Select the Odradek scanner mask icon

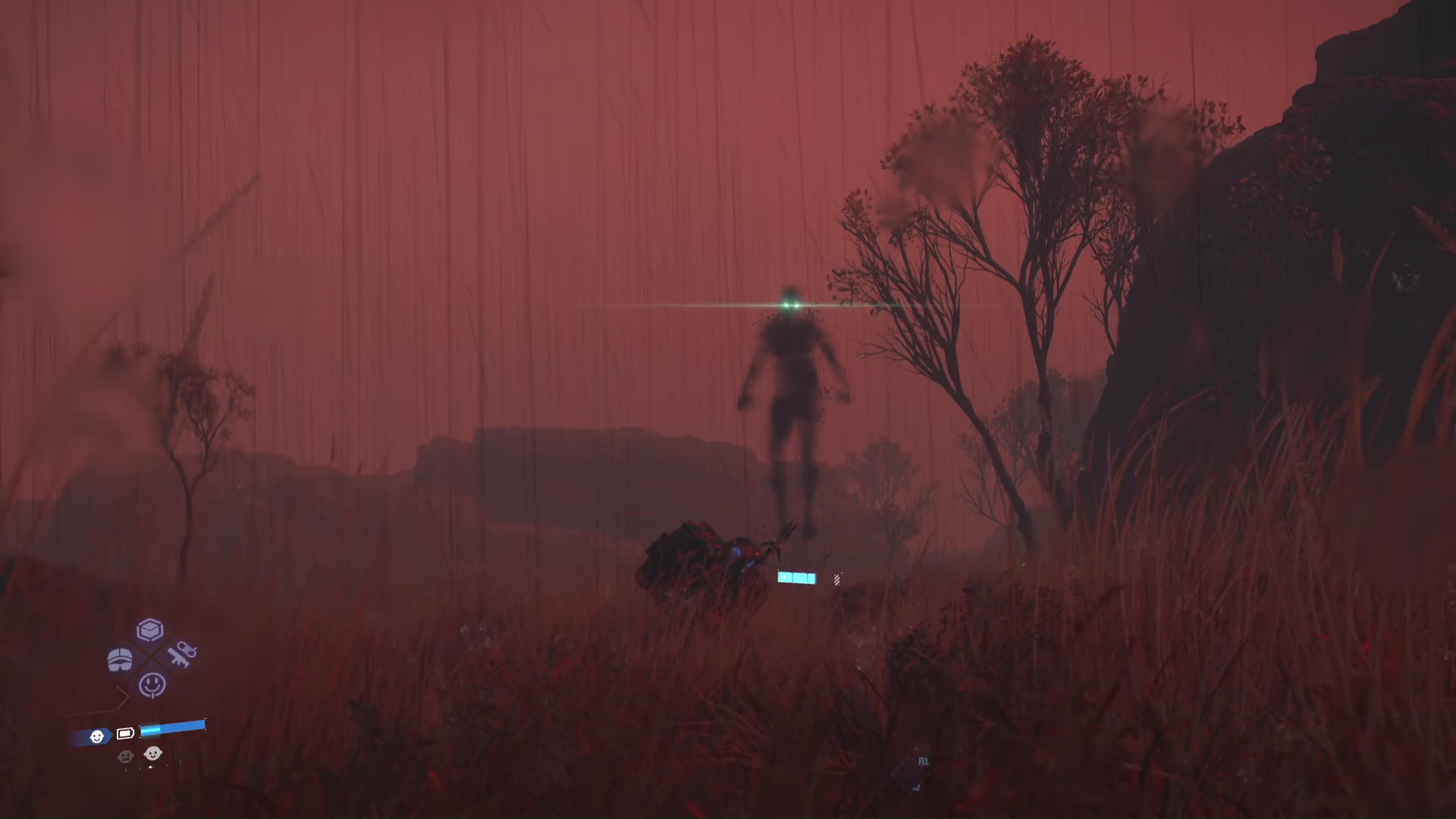tap(121, 657)
